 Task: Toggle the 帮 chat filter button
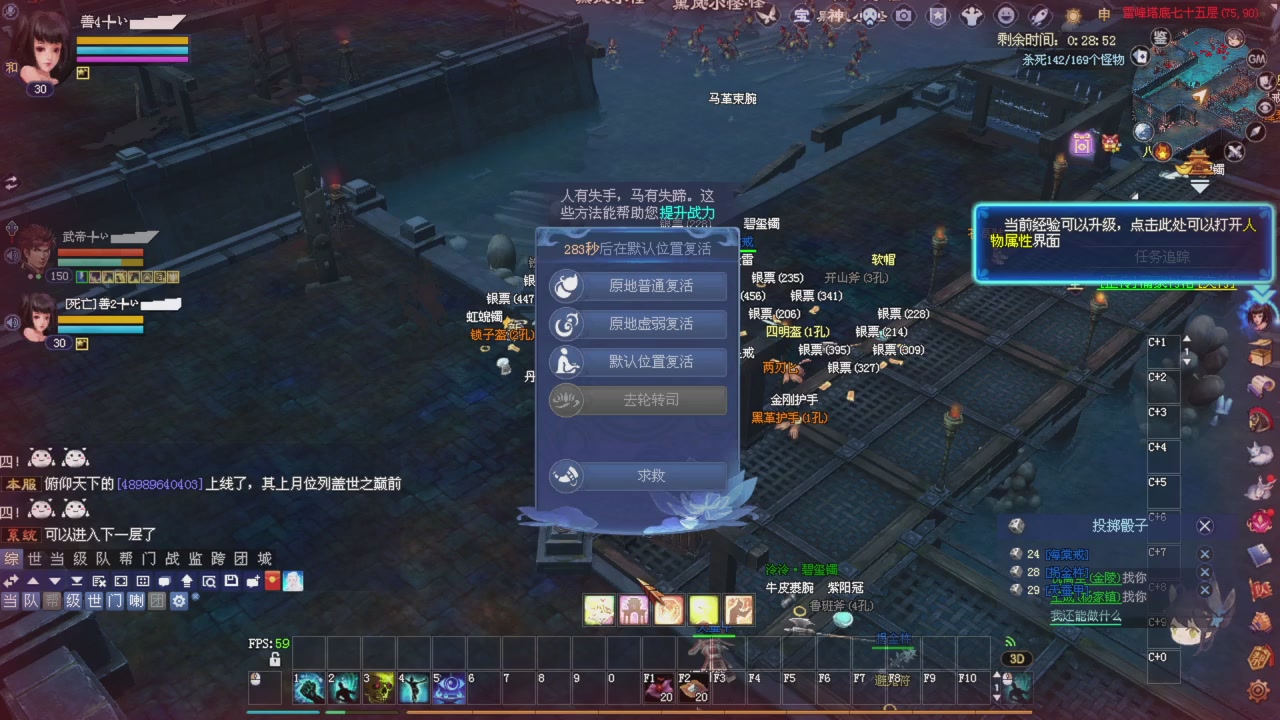pos(54,600)
